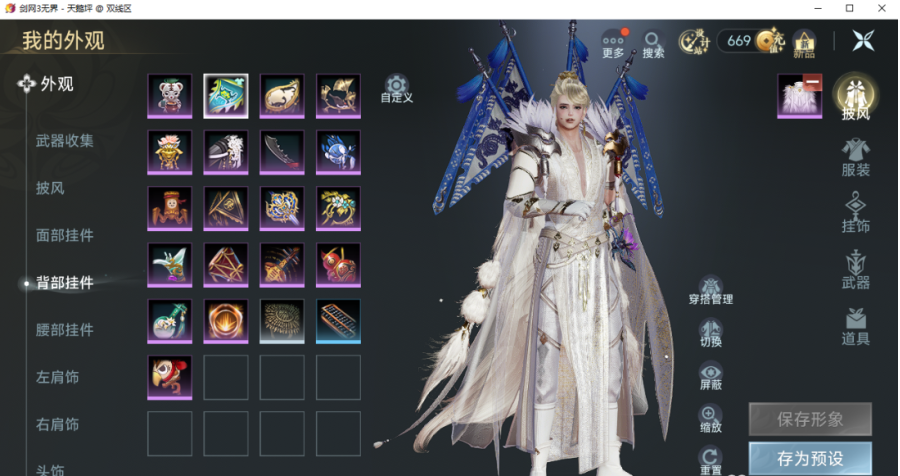
Task: Open the 自定义 customize settings
Action: pos(397,88)
